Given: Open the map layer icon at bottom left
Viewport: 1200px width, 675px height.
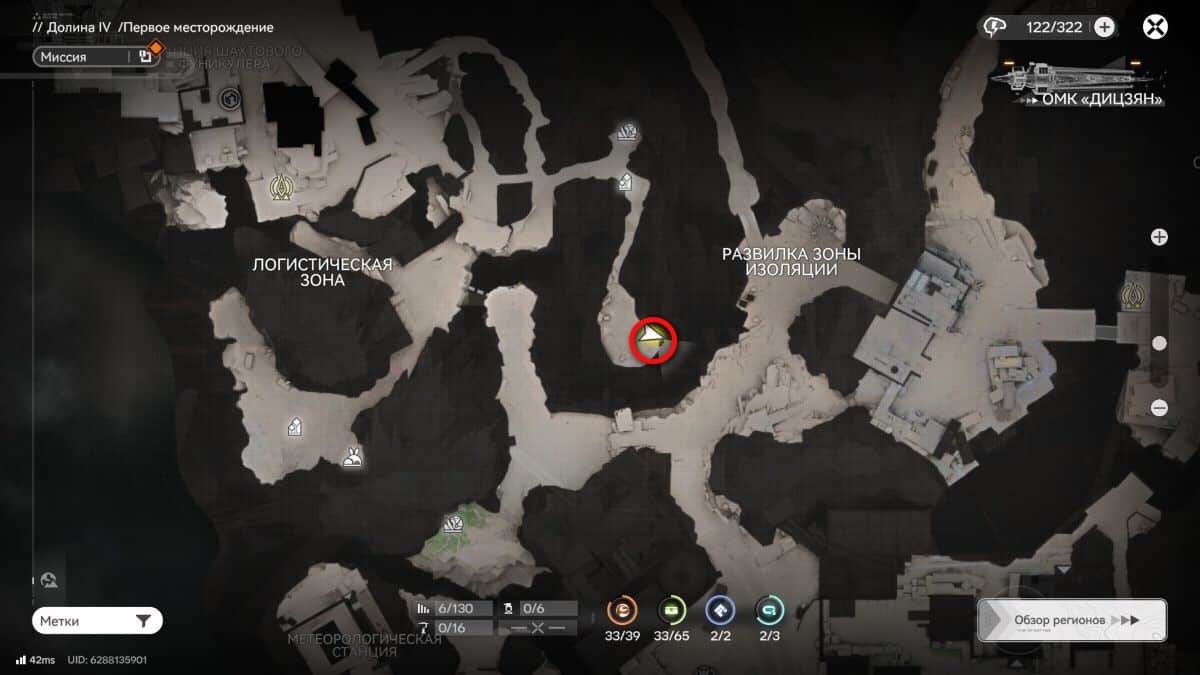Looking at the screenshot, I should 49,580.
